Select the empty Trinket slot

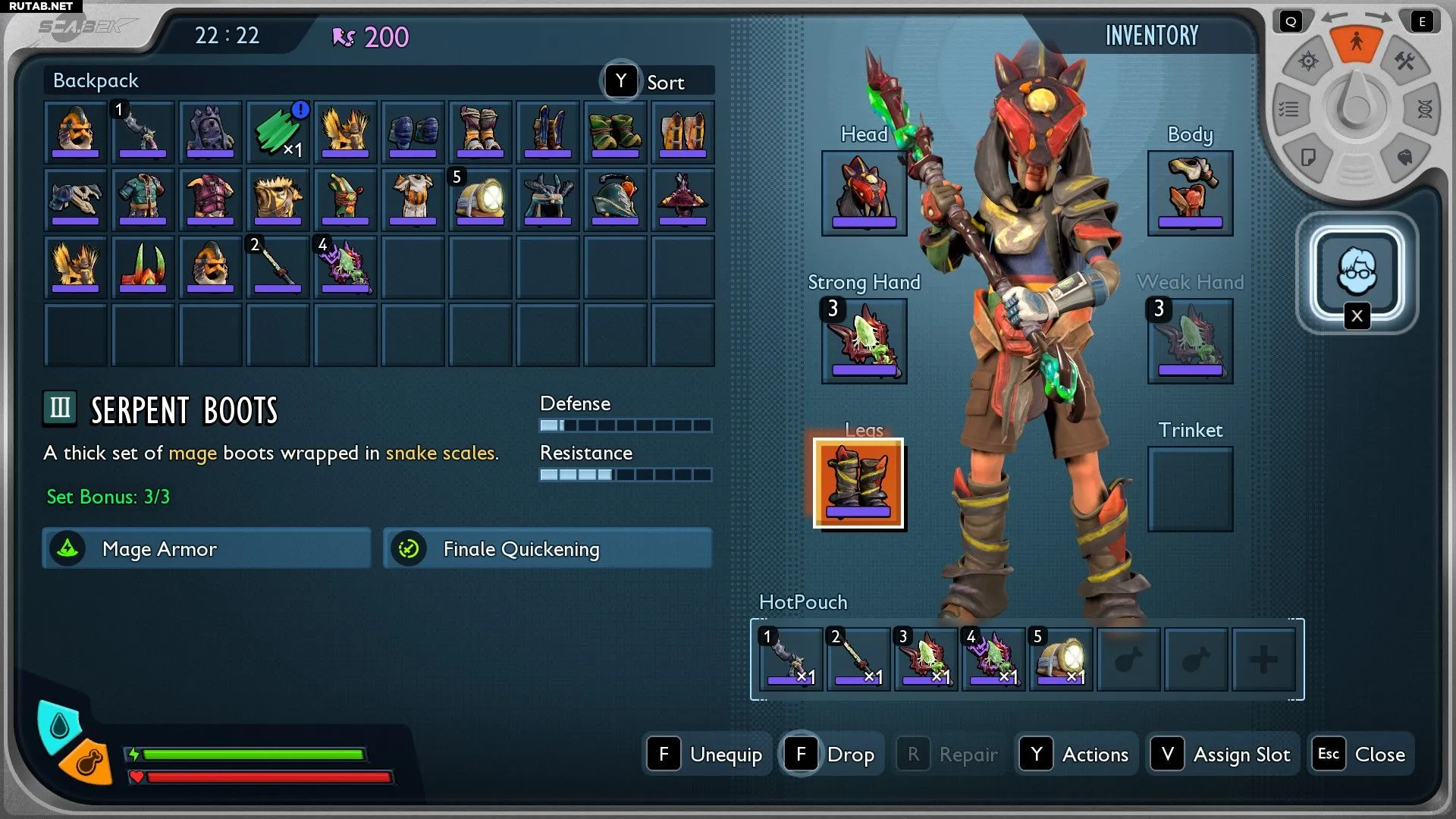[1190, 489]
